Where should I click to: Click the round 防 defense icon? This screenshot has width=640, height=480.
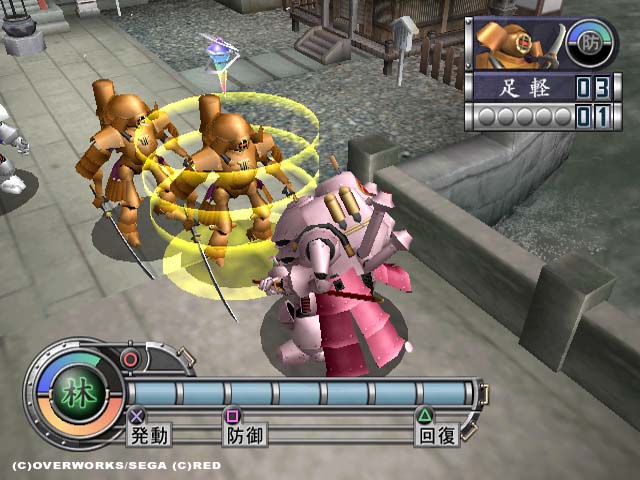[589, 43]
